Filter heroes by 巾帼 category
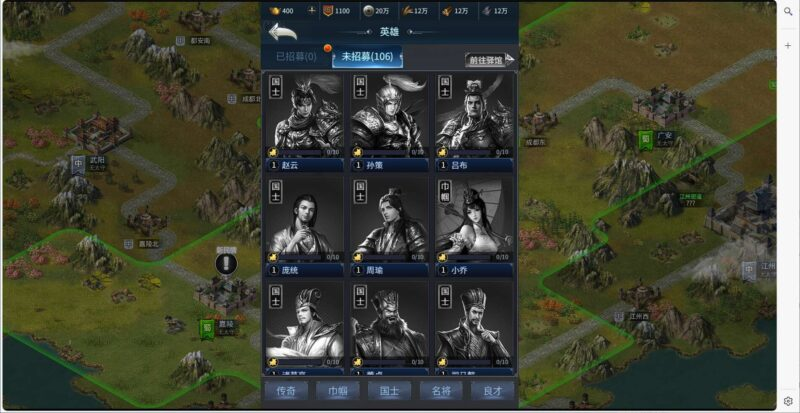 click(338, 391)
